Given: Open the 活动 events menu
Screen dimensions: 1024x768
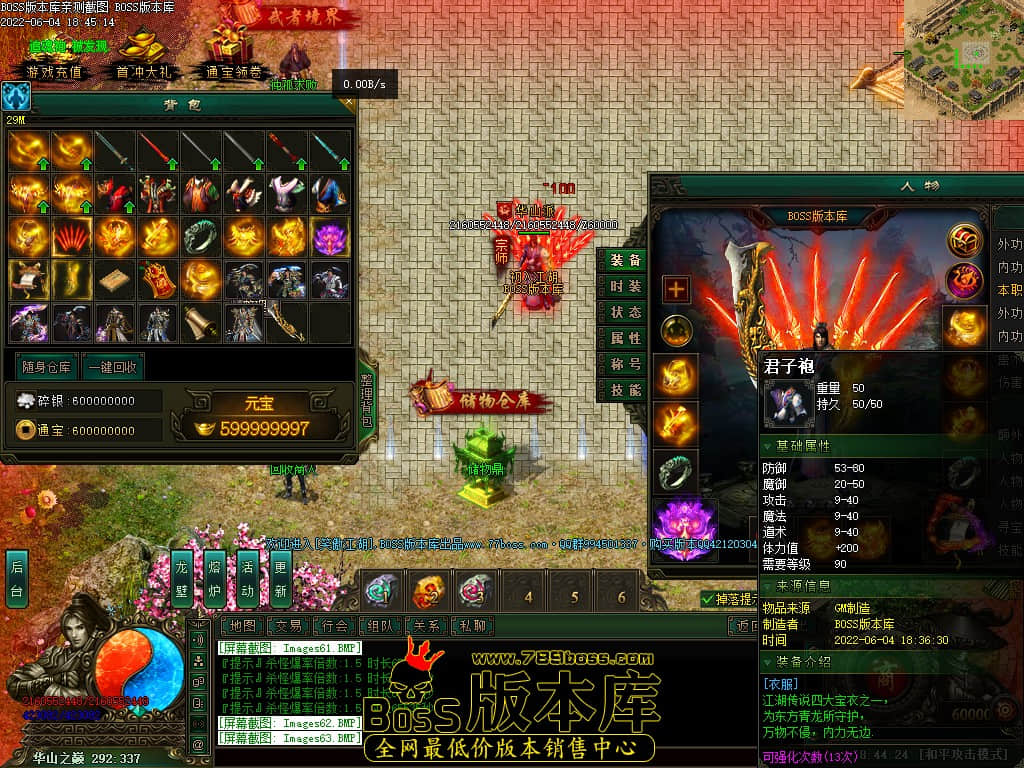Looking at the screenshot, I should (x=248, y=578).
